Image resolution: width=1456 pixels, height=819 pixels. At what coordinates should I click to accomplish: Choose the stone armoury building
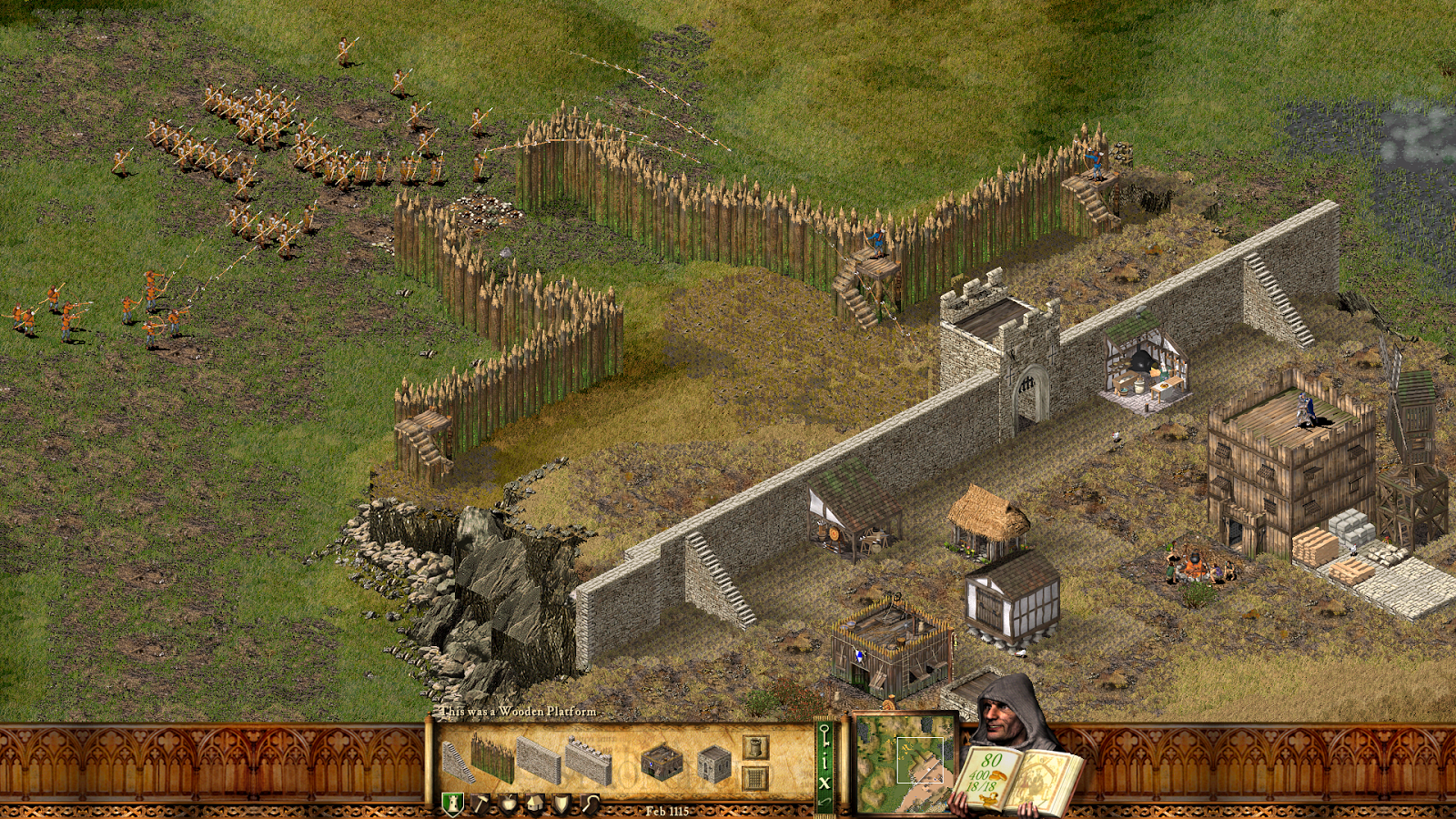[x=714, y=763]
